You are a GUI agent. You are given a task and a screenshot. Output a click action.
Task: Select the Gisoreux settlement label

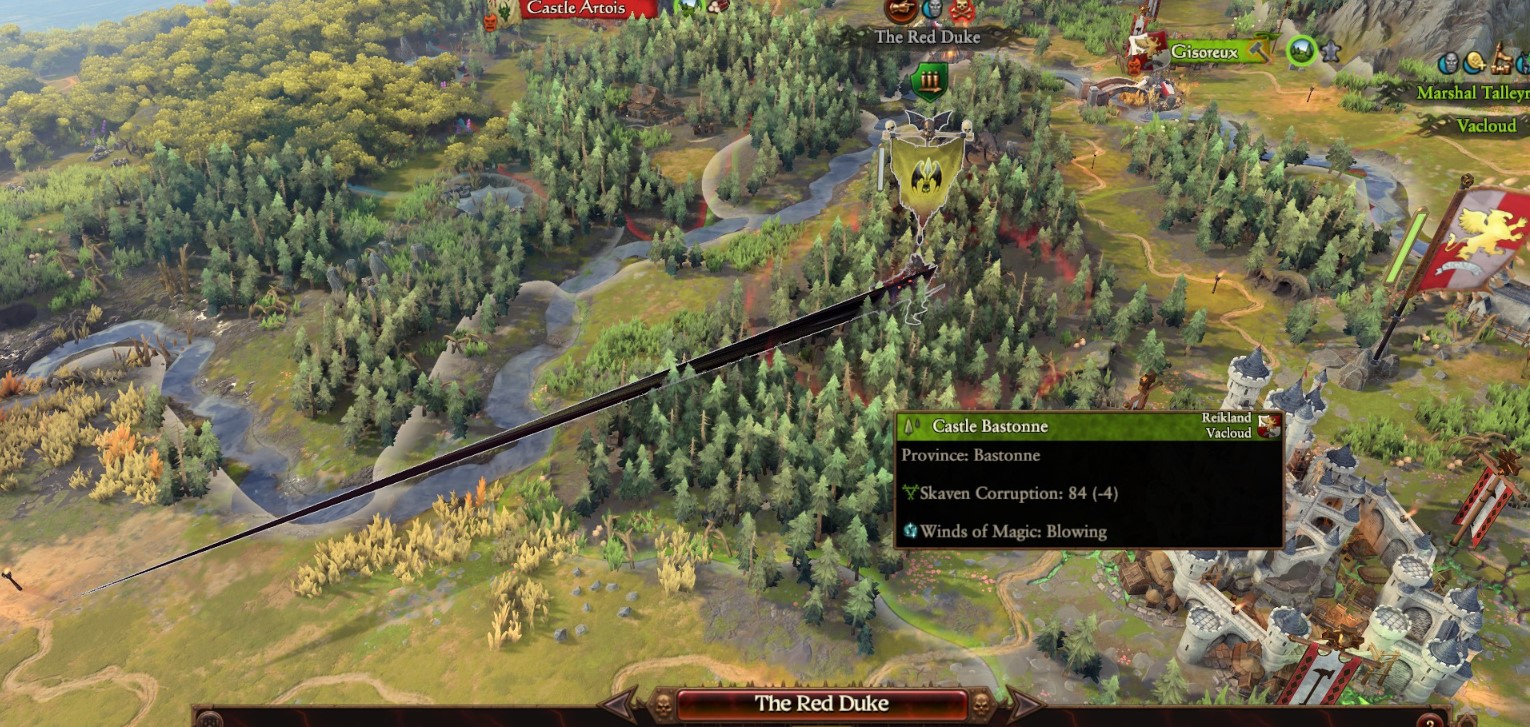1205,51
